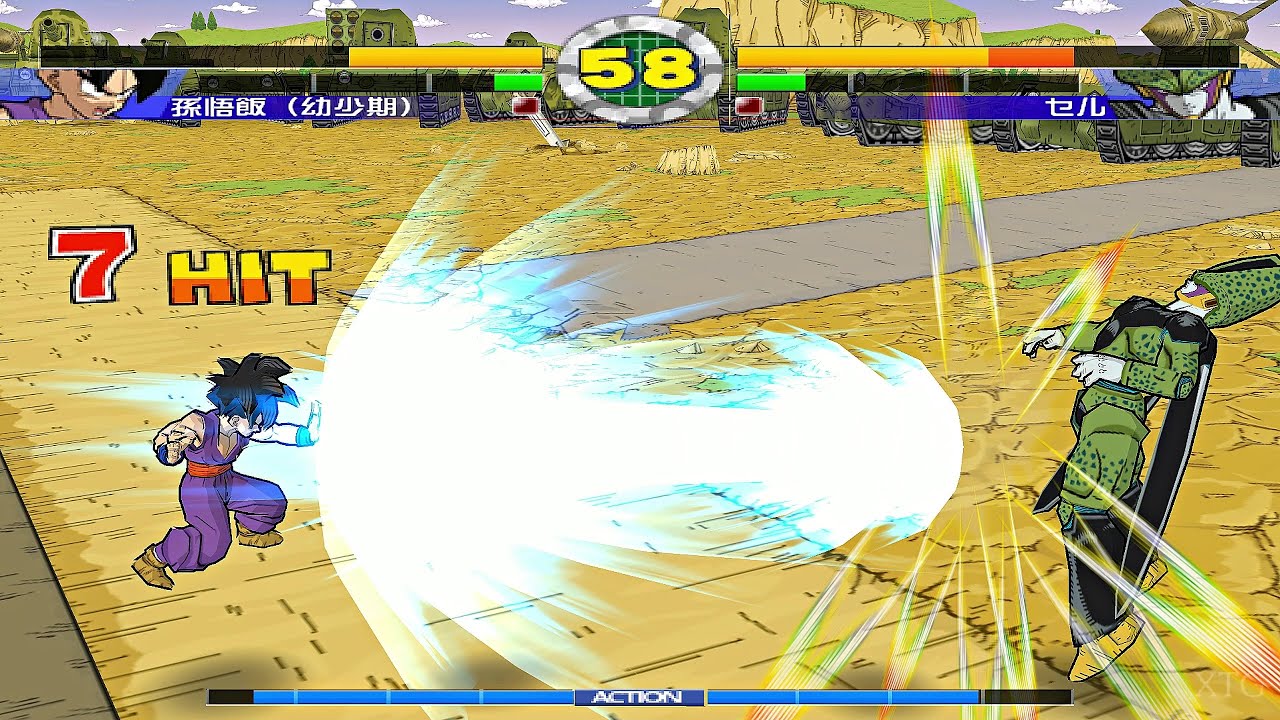
Task: Expand the center ACTION label plate
Action: coord(640,697)
